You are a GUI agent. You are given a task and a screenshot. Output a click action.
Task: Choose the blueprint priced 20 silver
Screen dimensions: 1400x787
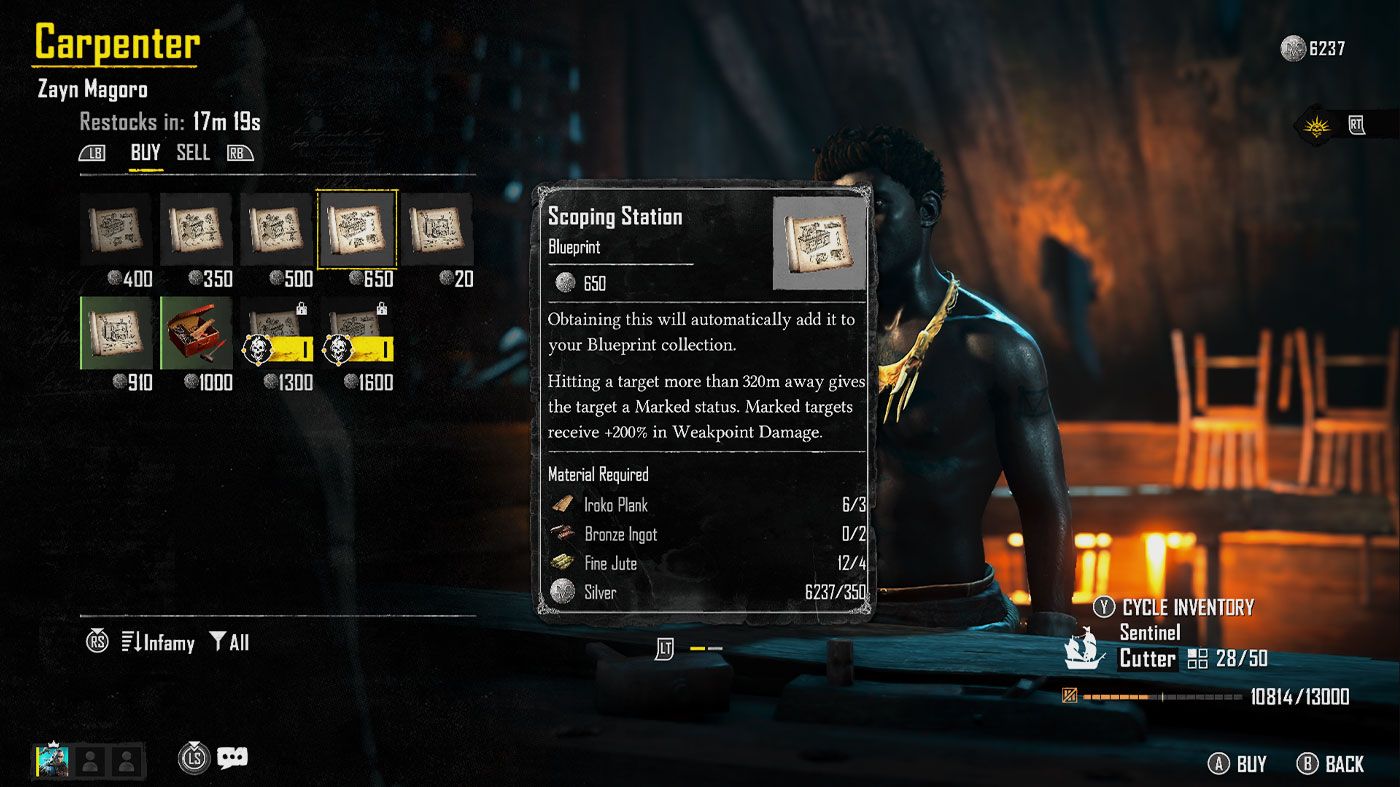pos(437,230)
